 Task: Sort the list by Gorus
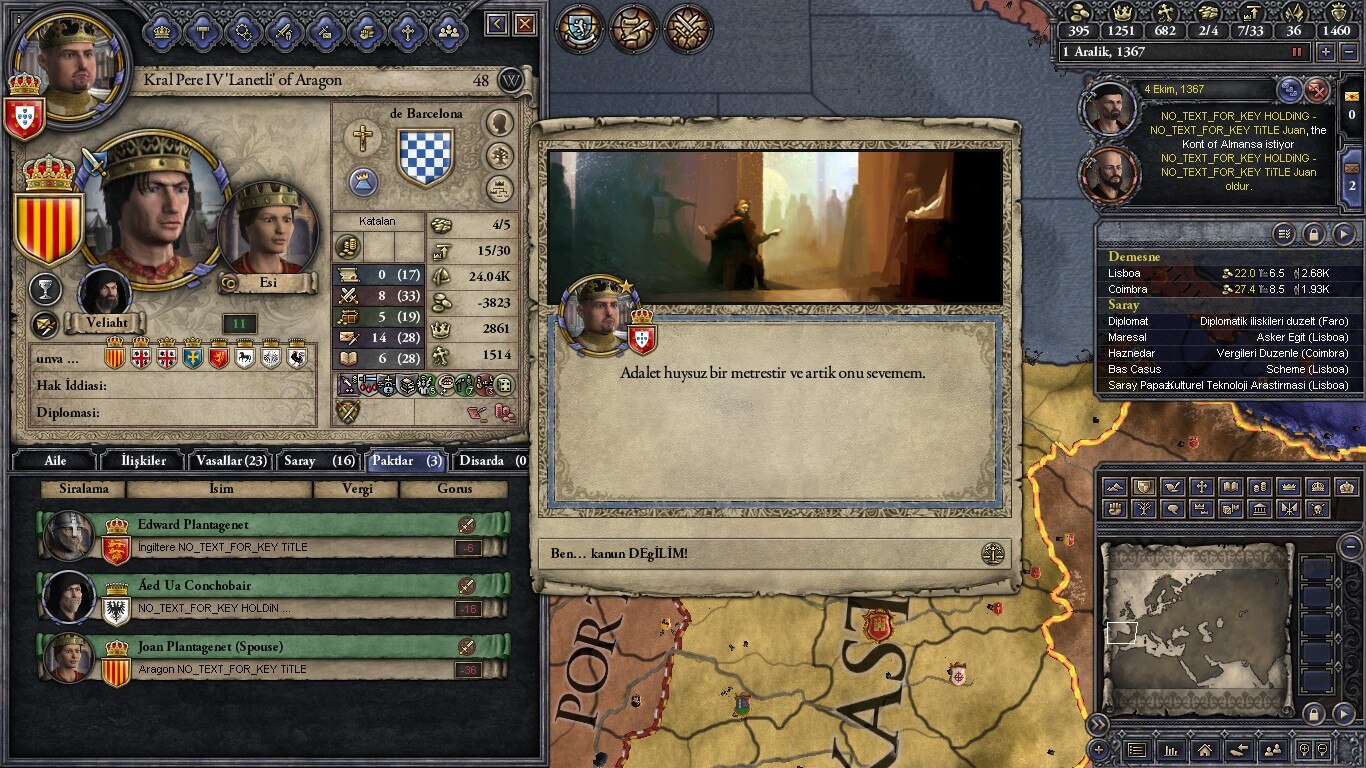coord(453,489)
